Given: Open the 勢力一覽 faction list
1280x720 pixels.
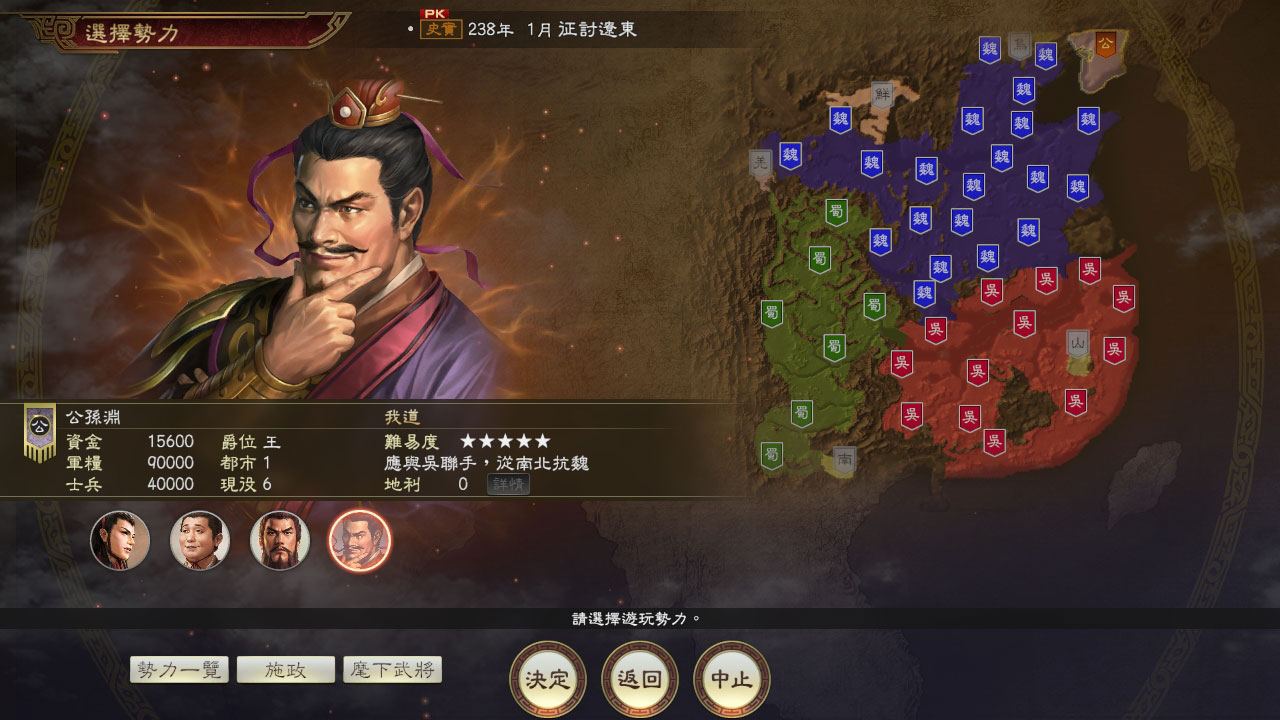Looking at the screenshot, I should click(180, 670).
